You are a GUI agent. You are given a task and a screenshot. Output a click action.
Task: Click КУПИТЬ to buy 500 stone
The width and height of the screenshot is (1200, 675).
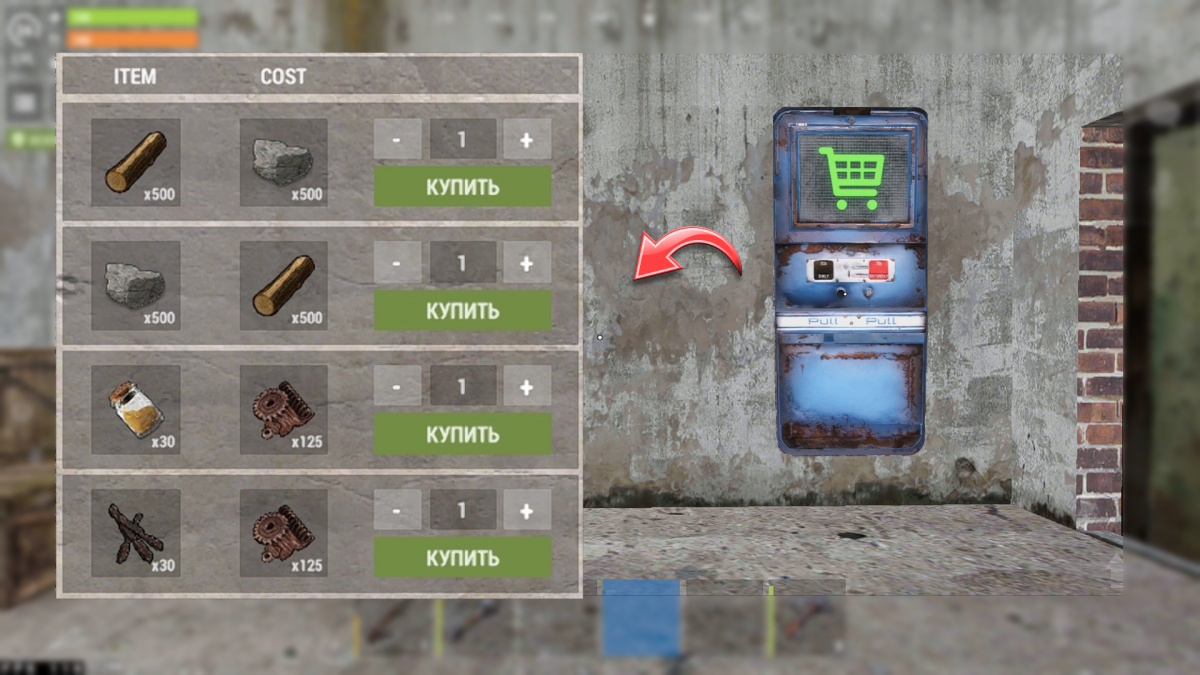tap(462, 311)
